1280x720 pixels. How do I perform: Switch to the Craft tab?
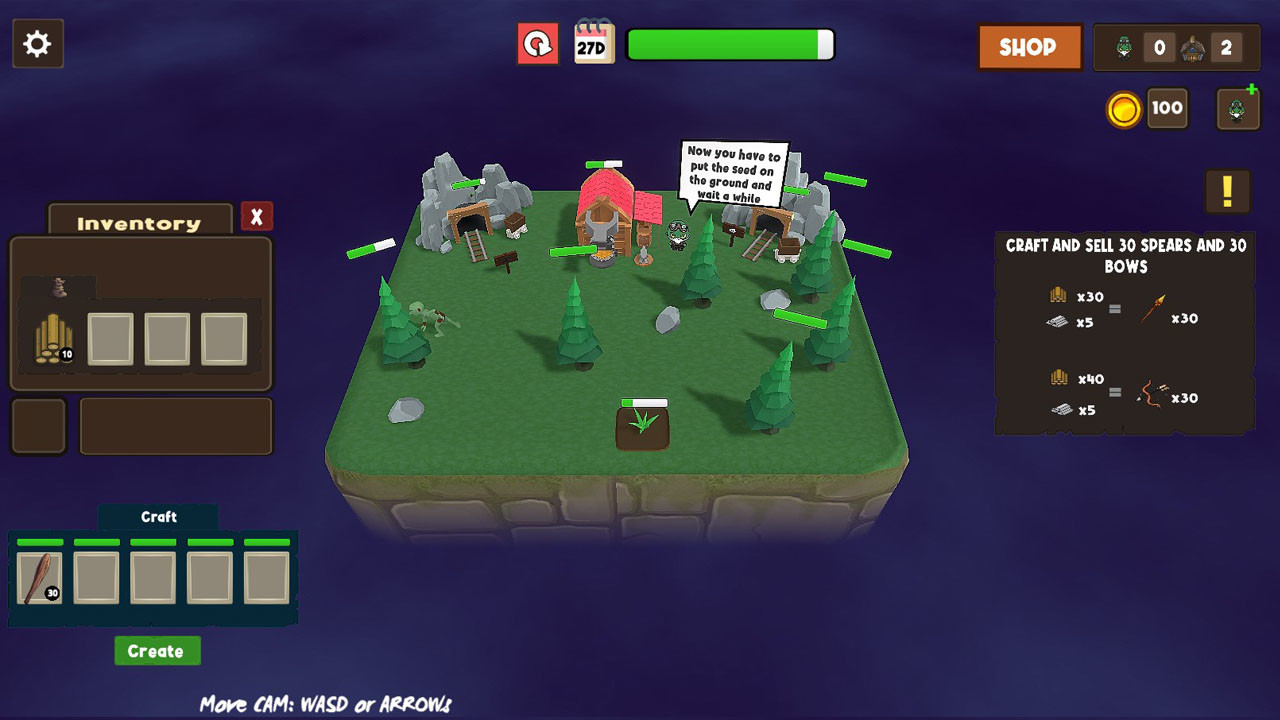tap(159, 516)
